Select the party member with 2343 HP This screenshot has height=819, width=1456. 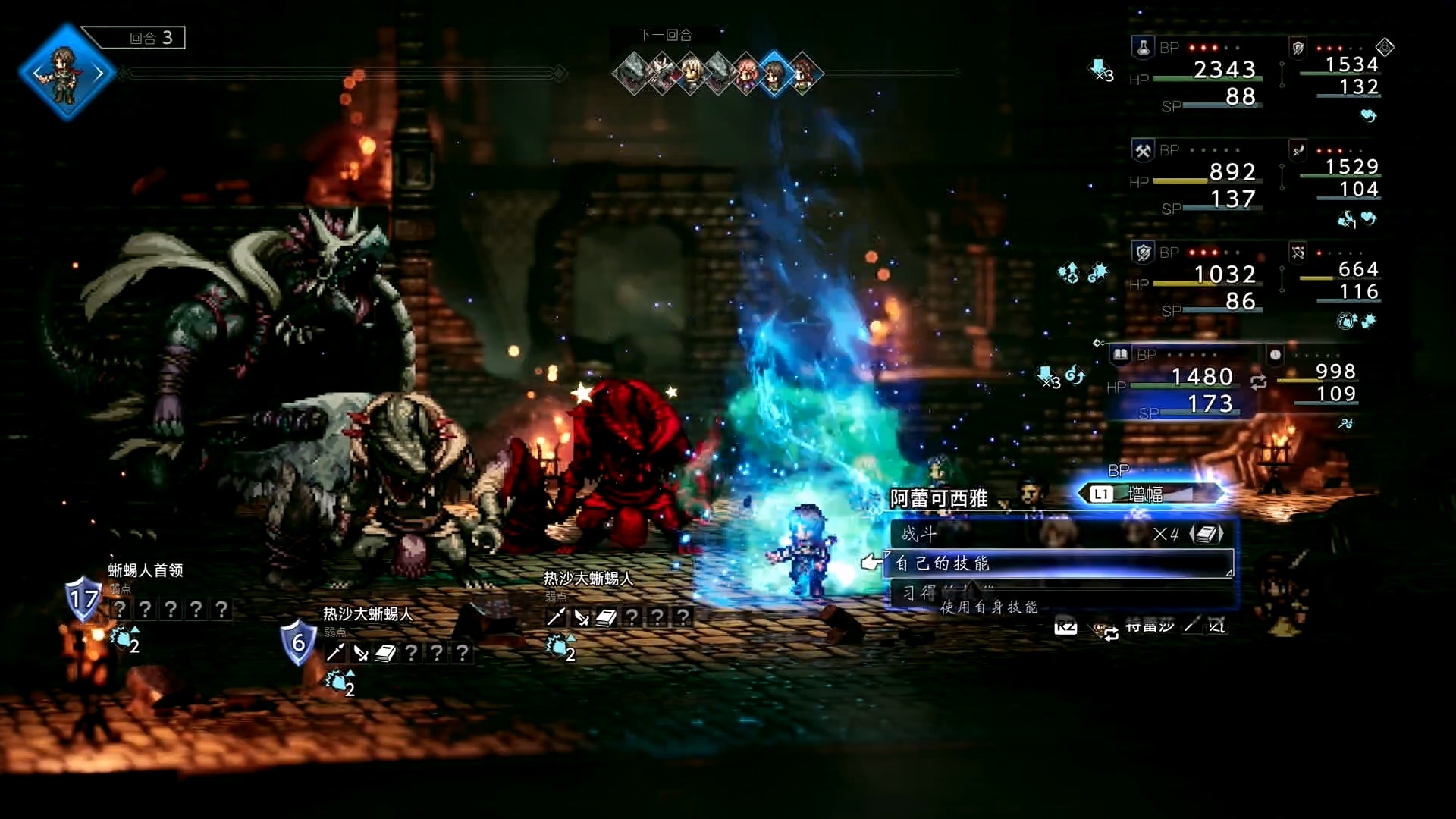point(1198,80)
